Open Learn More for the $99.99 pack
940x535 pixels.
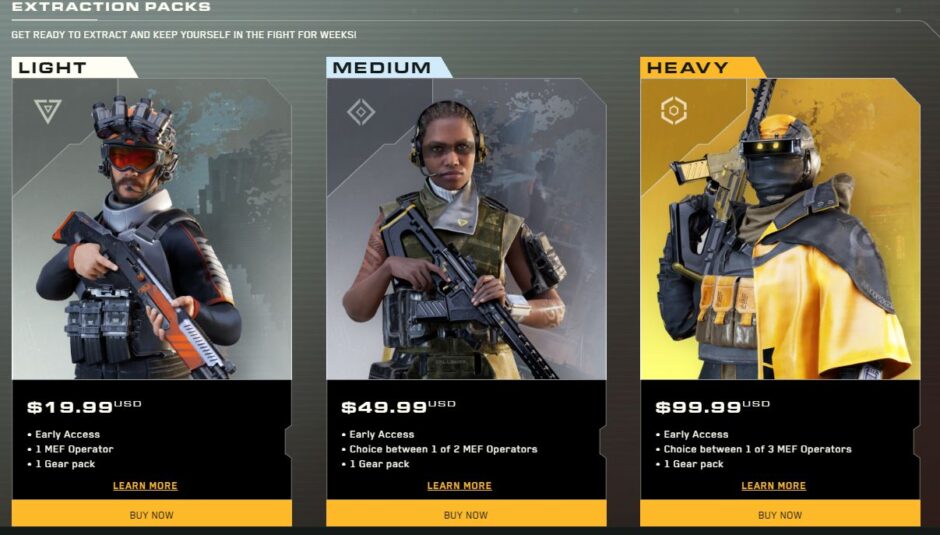coord(773,486)
